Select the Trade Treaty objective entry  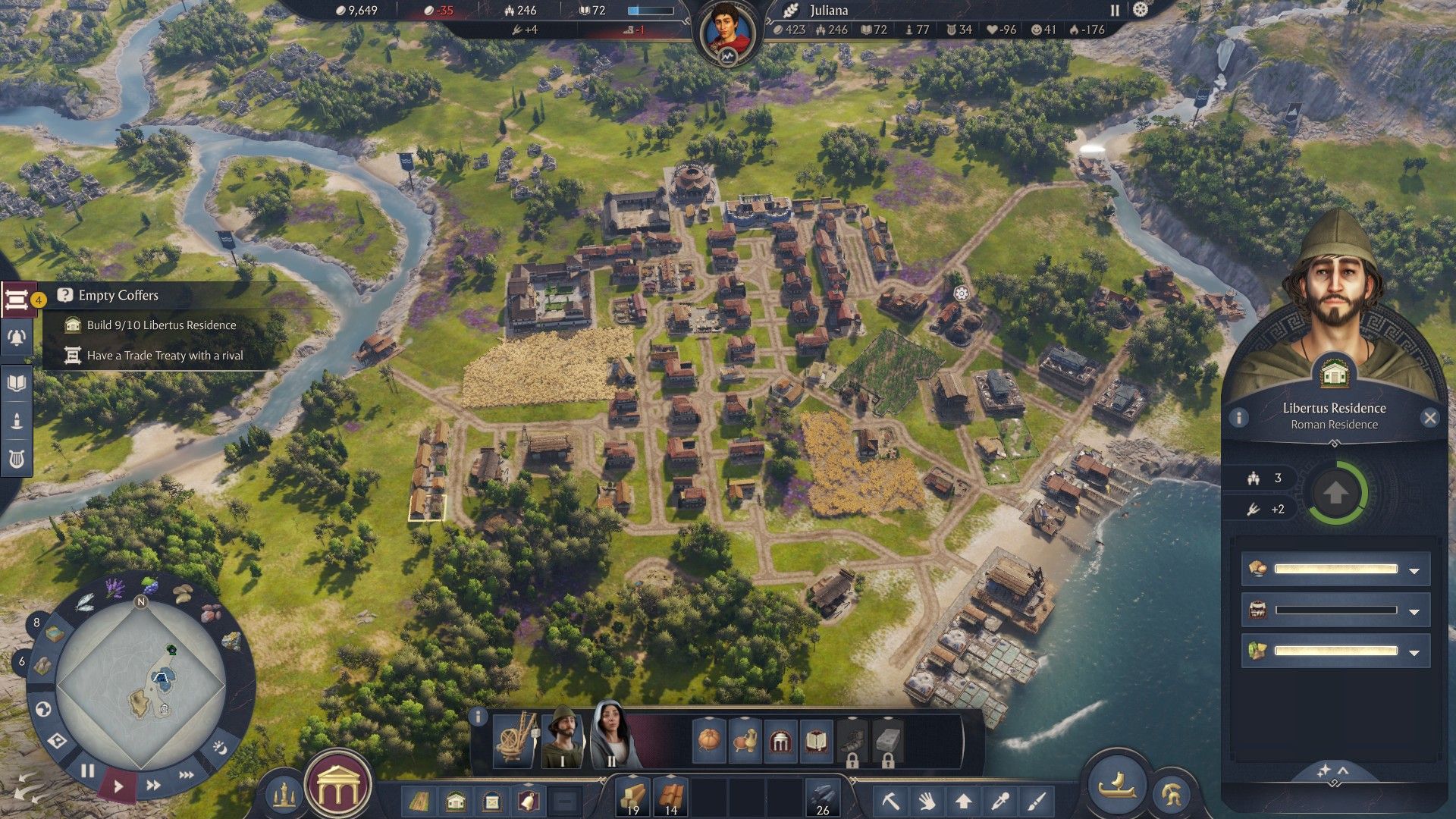164,355
